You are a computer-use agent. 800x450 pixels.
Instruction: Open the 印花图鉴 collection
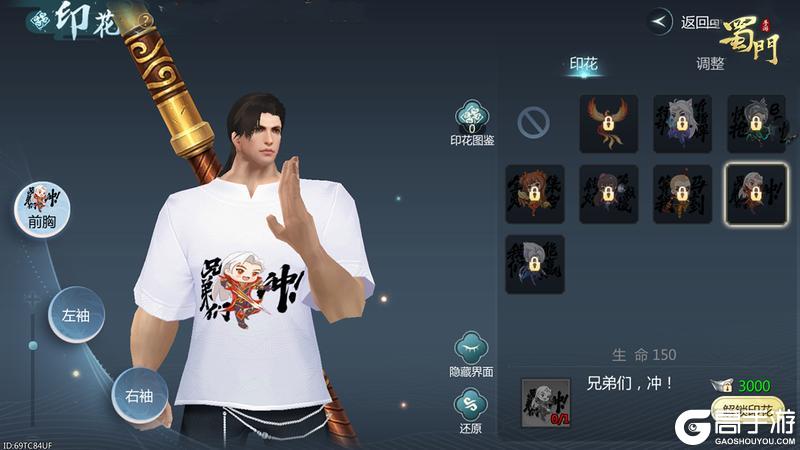point(472,122)
